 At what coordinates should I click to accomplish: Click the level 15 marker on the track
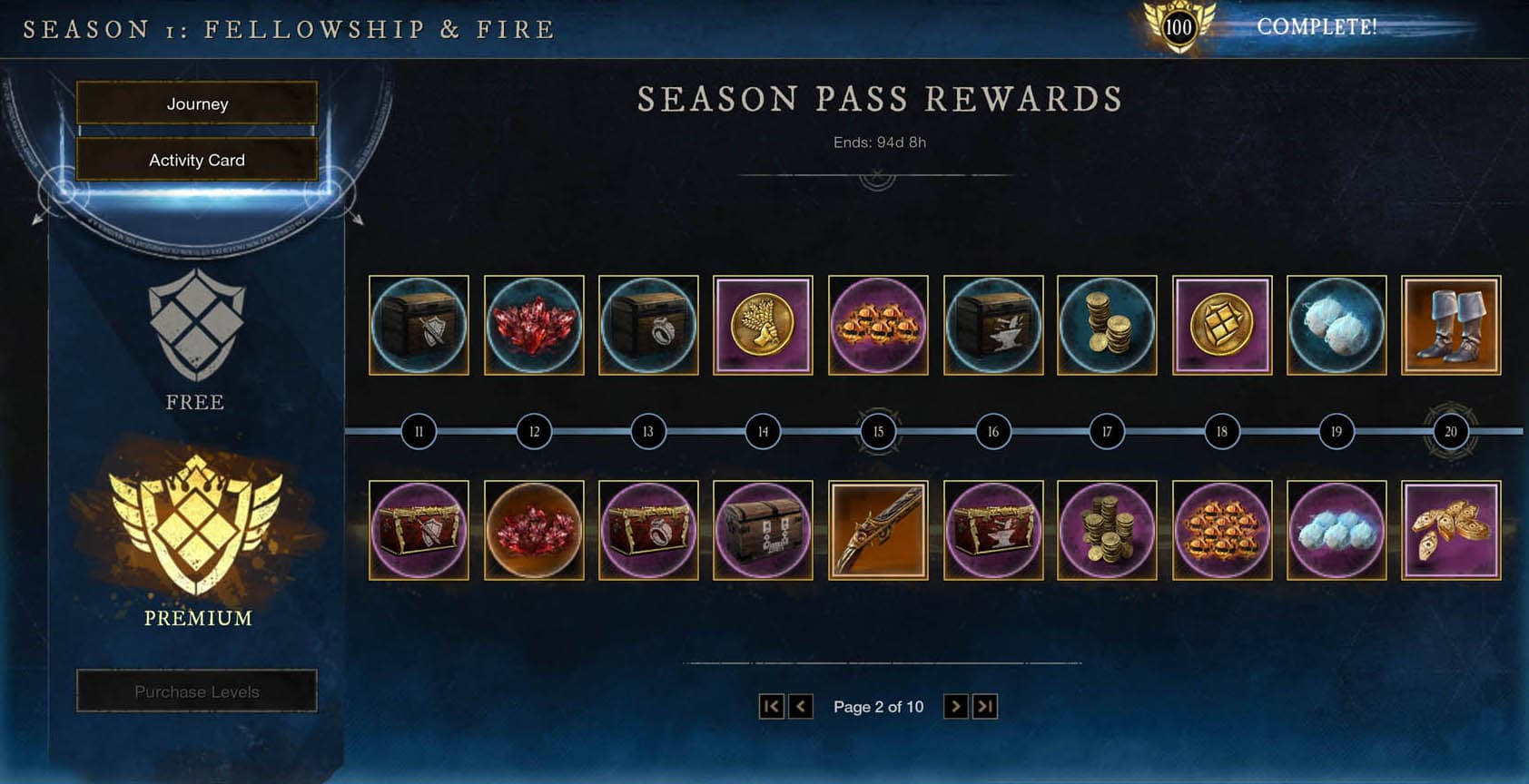click(x=877, y=432)
